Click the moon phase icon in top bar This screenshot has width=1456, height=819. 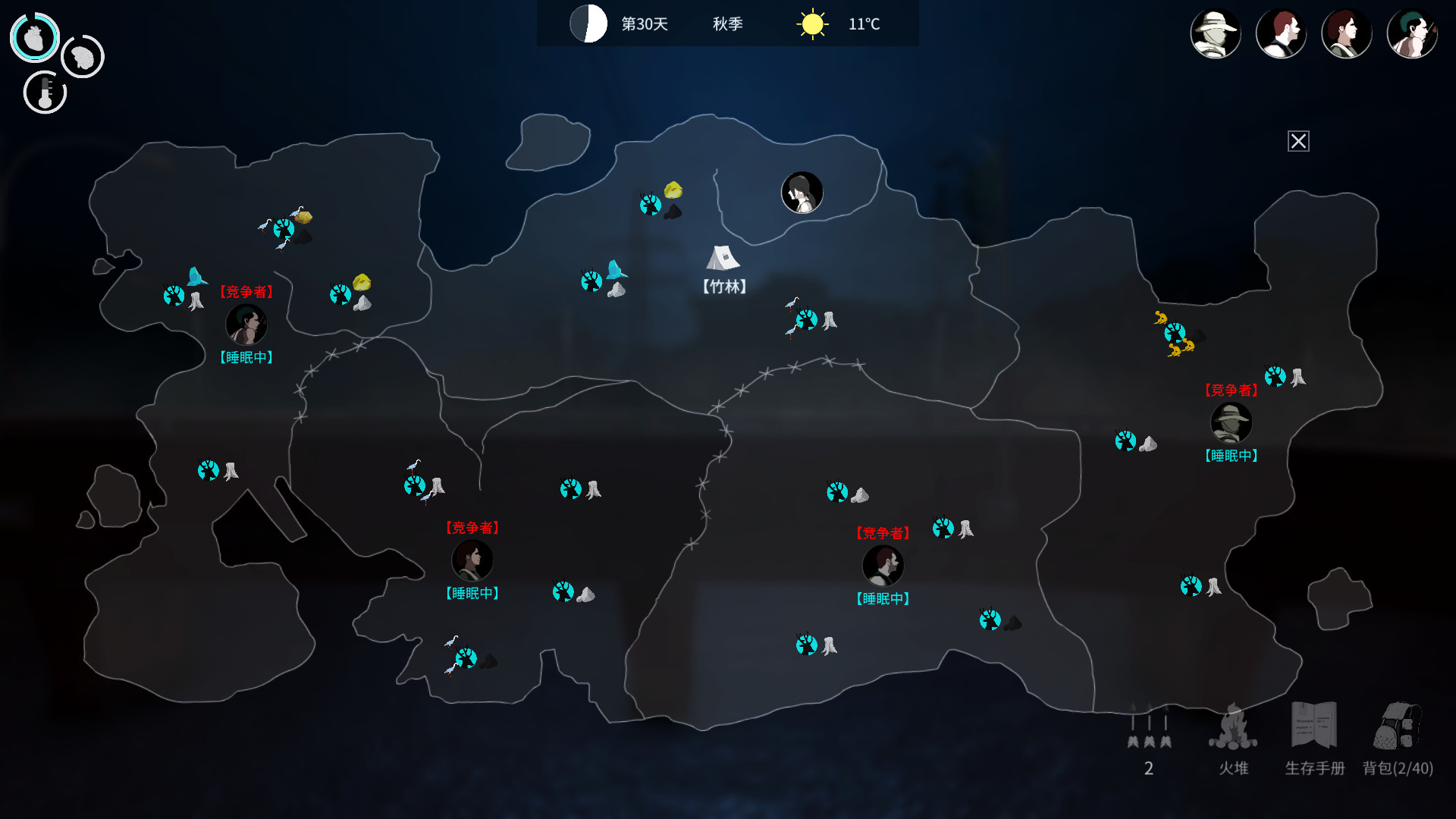588,24
